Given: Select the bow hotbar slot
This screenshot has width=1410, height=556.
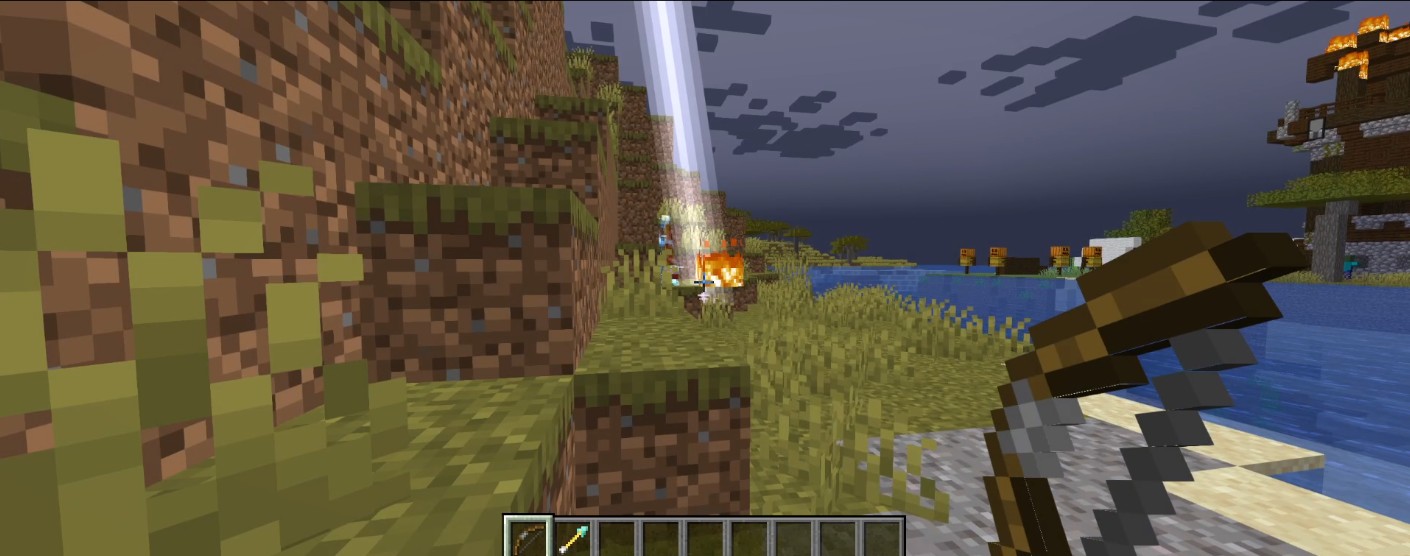Looking at the screenshot, I should 527,538.
